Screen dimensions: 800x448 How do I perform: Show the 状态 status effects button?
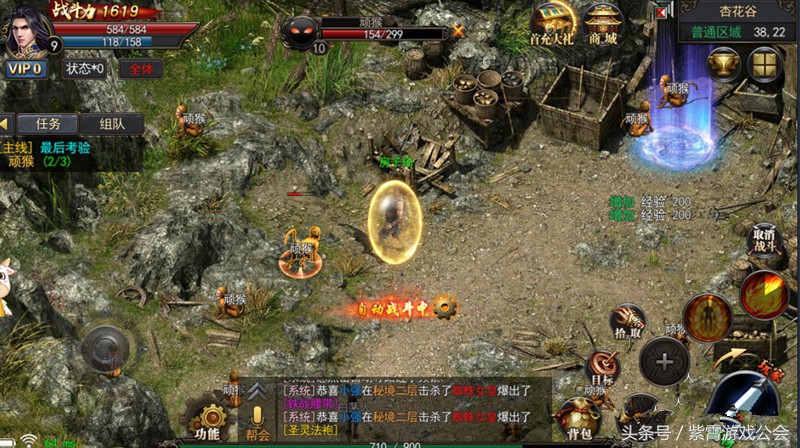point(84,69)
